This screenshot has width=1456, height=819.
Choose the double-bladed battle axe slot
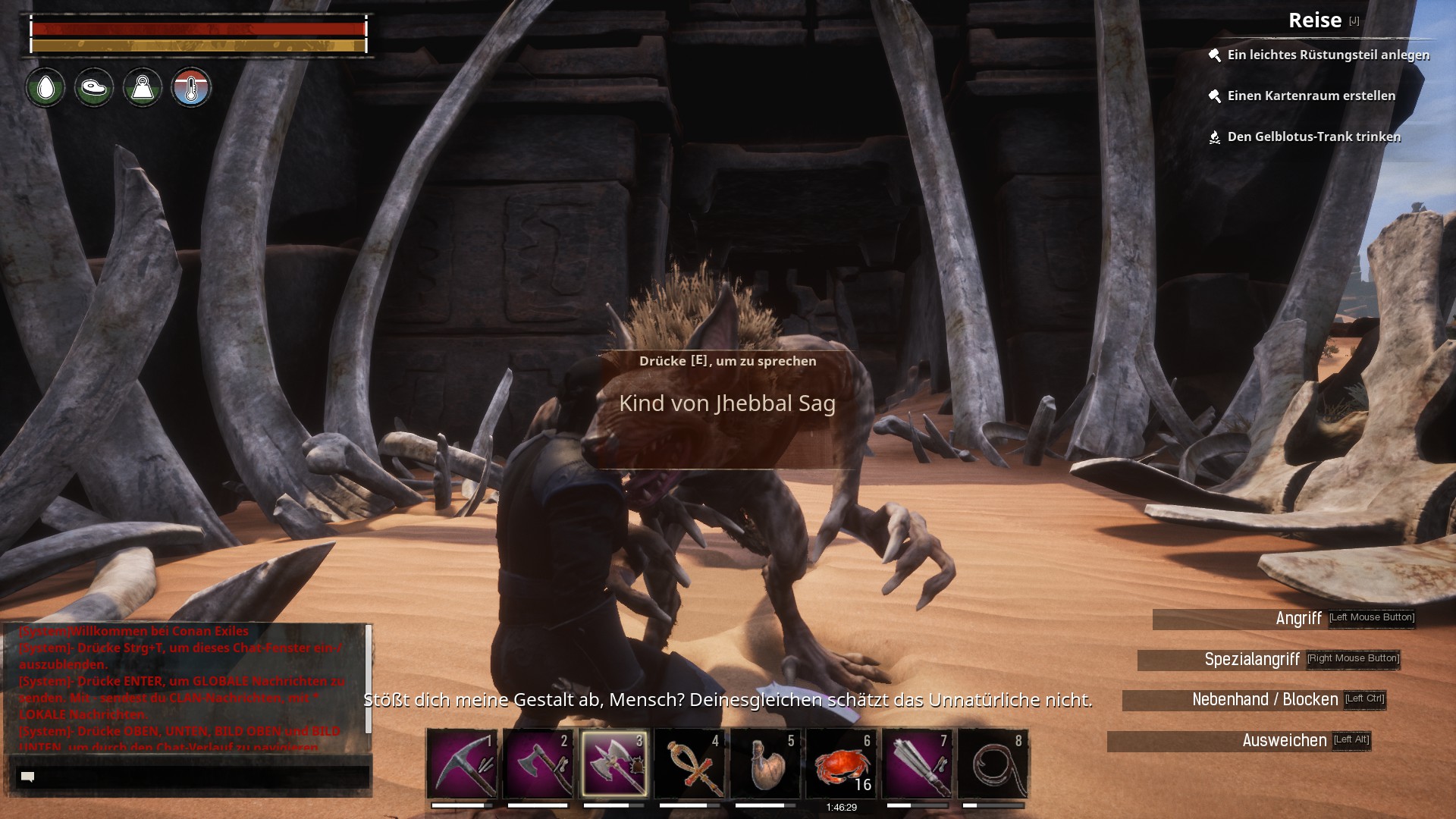pyautogui.click(x=613, y=763)
